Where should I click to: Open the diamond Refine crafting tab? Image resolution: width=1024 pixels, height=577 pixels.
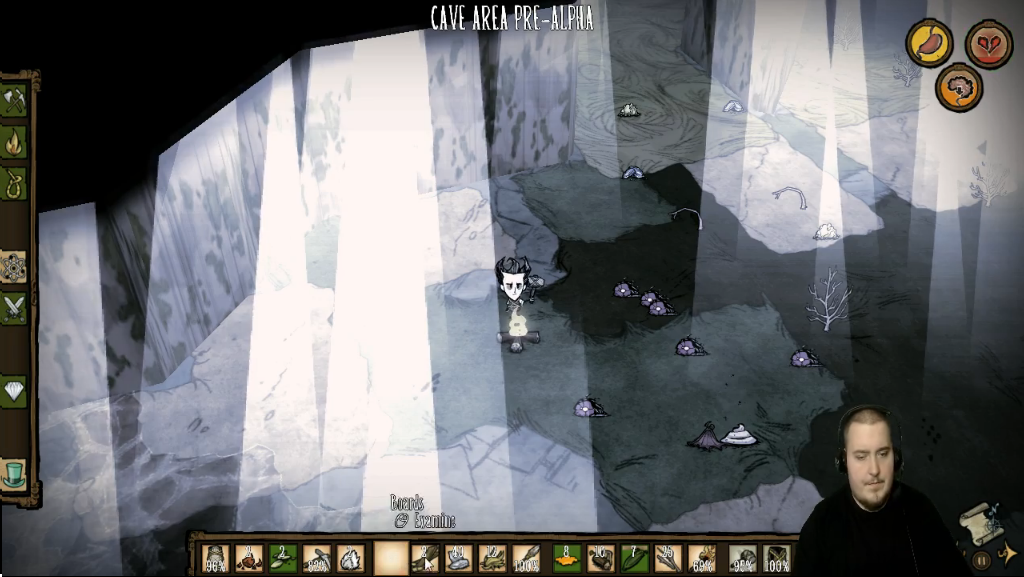click(x=14, y=391)
